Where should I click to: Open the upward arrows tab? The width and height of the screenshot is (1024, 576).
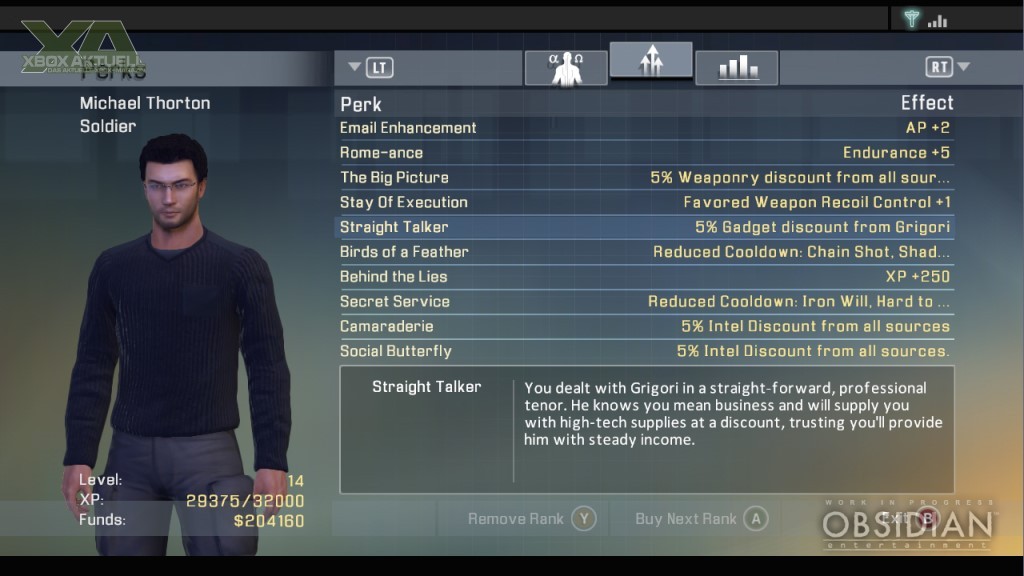coord(651,62)
